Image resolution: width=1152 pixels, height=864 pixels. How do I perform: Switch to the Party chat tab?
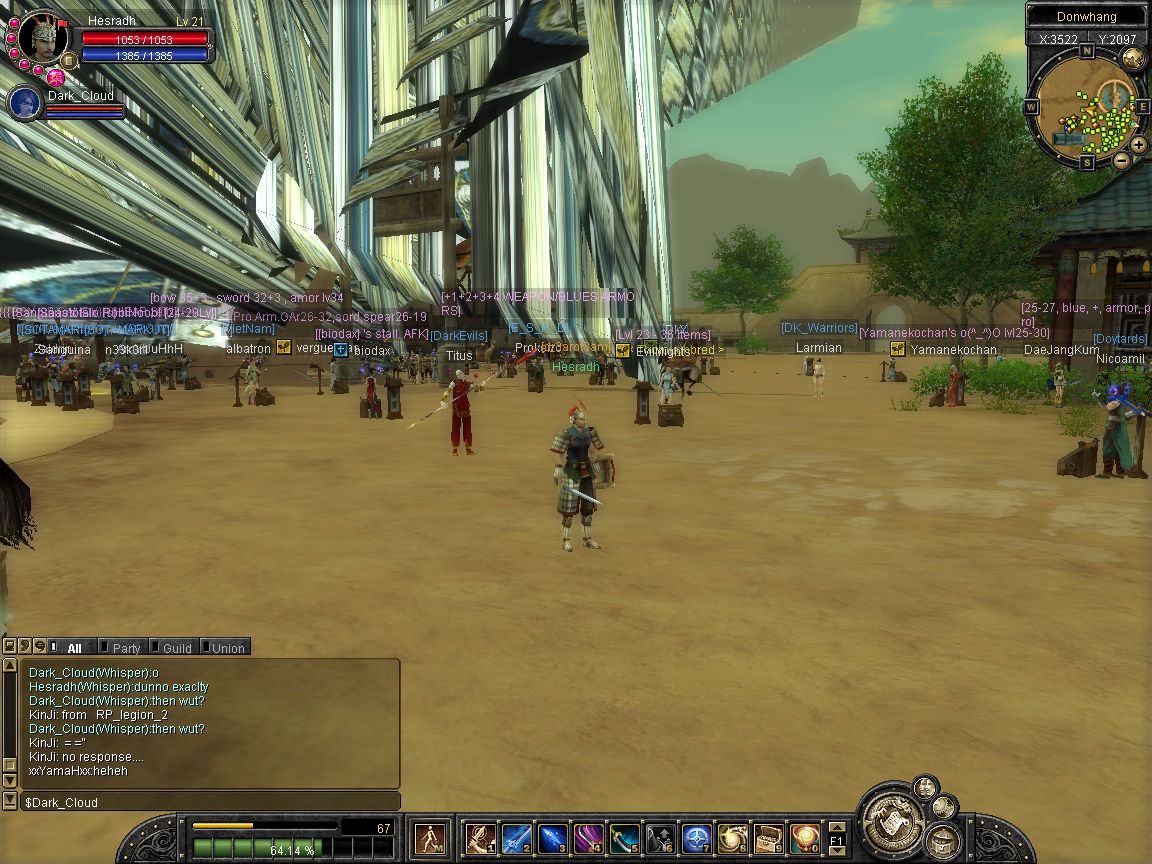(124, 648)
